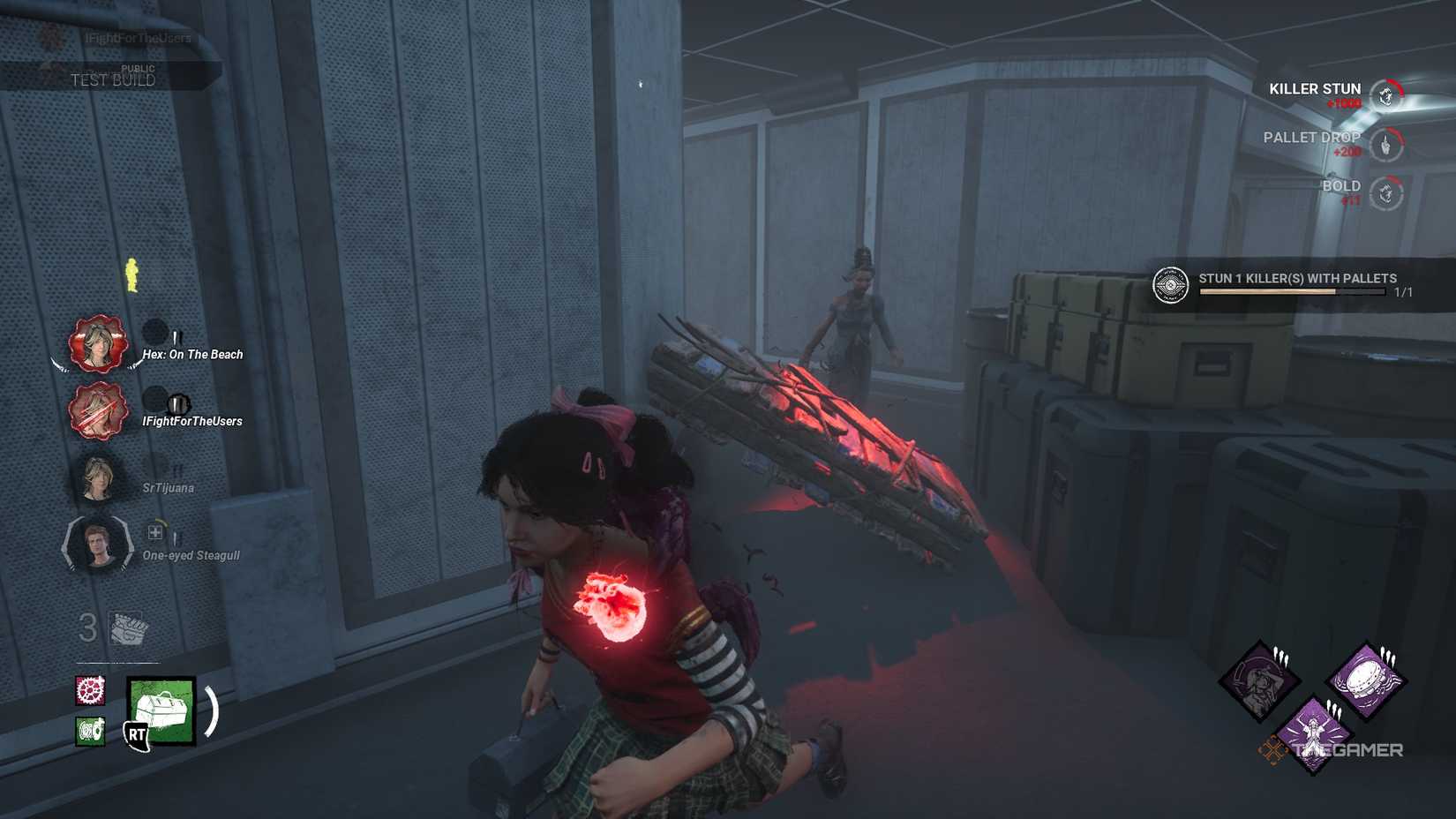
Task: Select the PUBLIC lobby tag
Action: point(139,68)
